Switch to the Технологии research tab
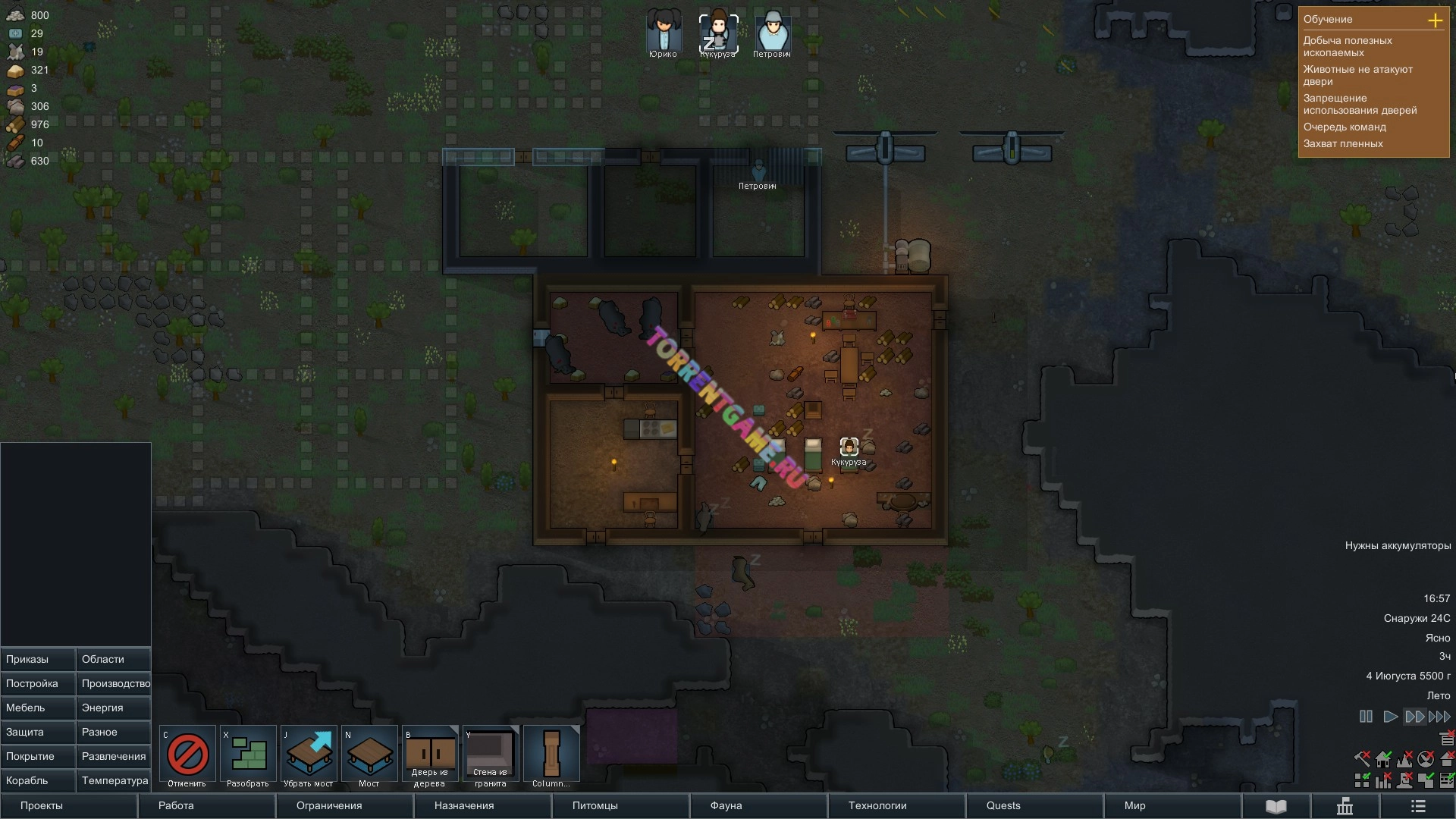The height and width of the screenshot is (819, 1456). pos(877,805)
